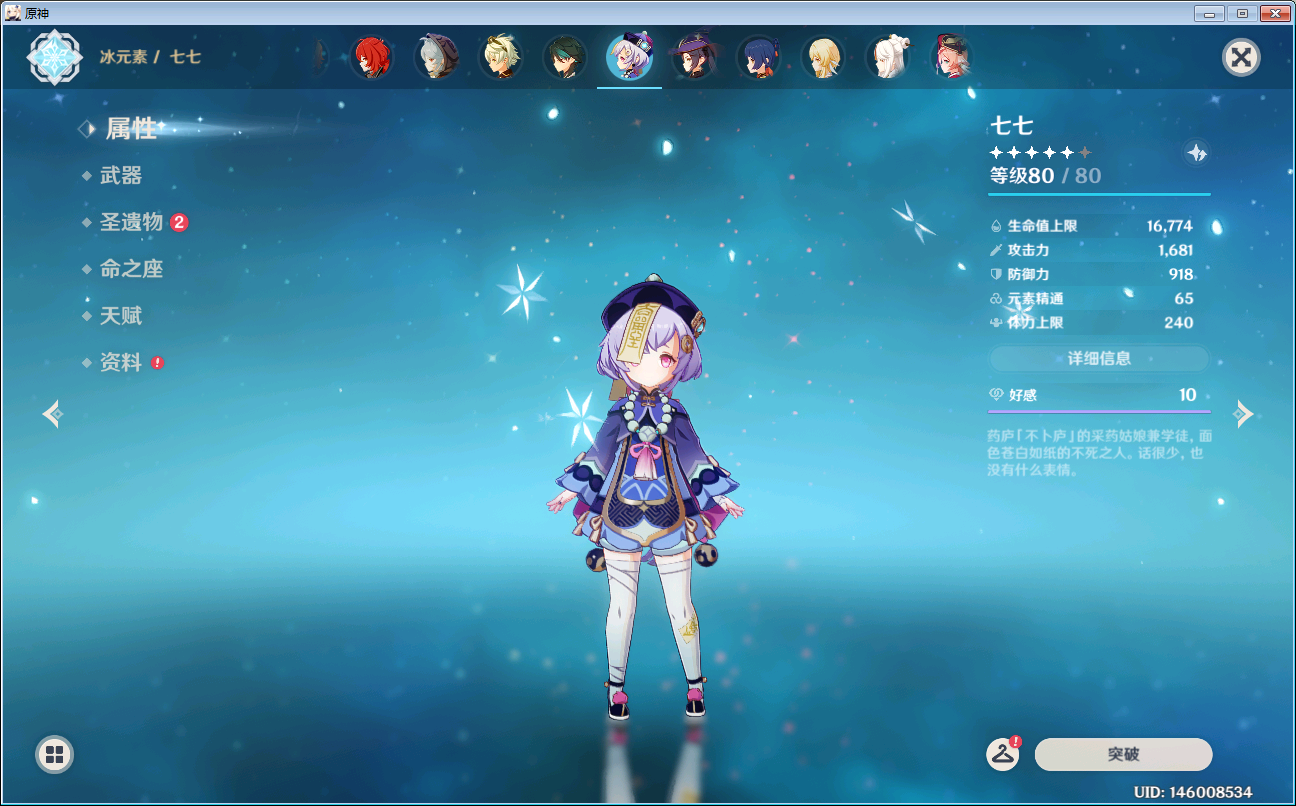Click the sparkle icon beside the star rating
The width and height of the screenshot is (1296, 806).
click(x=1196, y=153)
